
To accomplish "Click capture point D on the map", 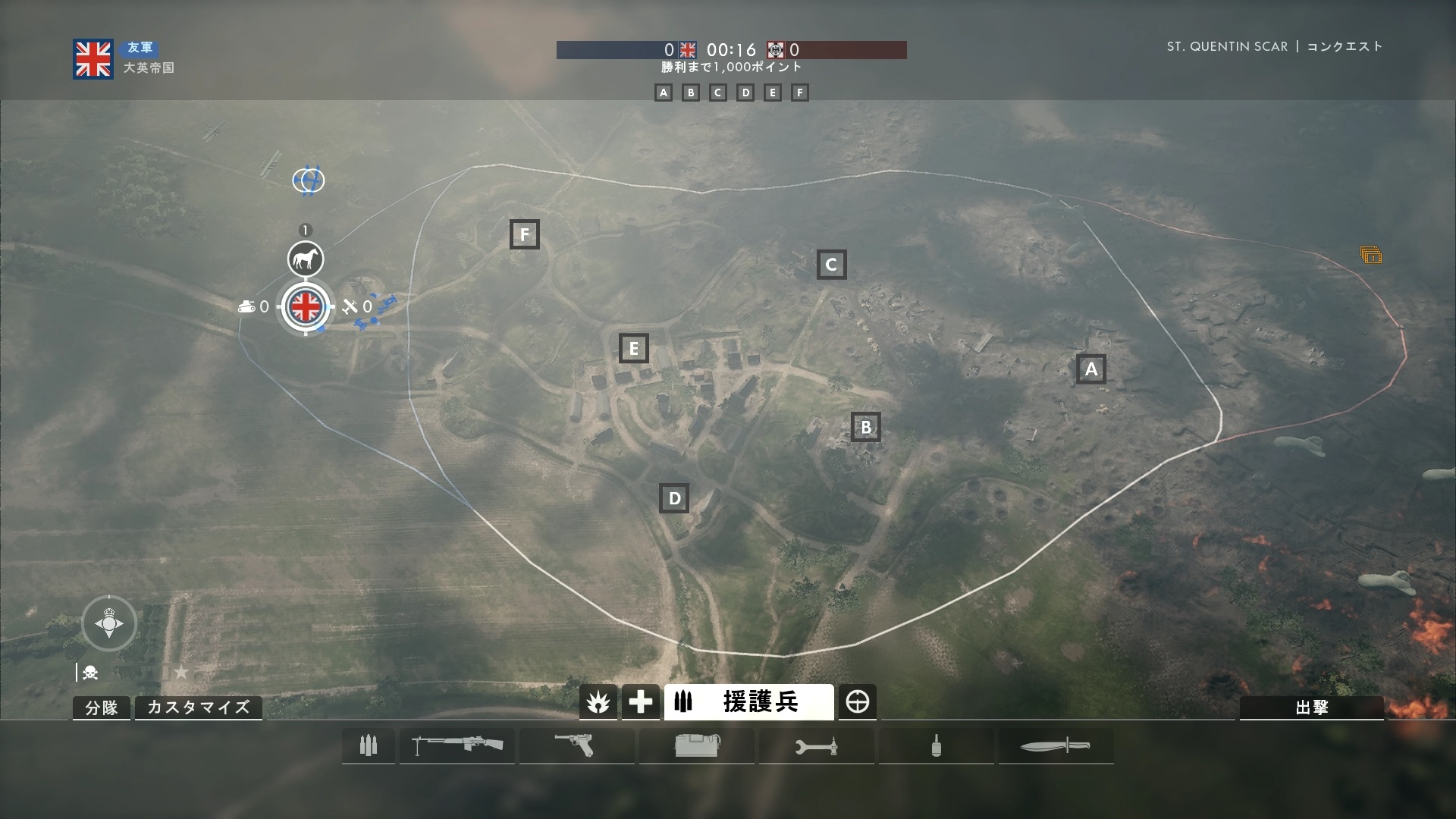I will [x=674, y=498].
